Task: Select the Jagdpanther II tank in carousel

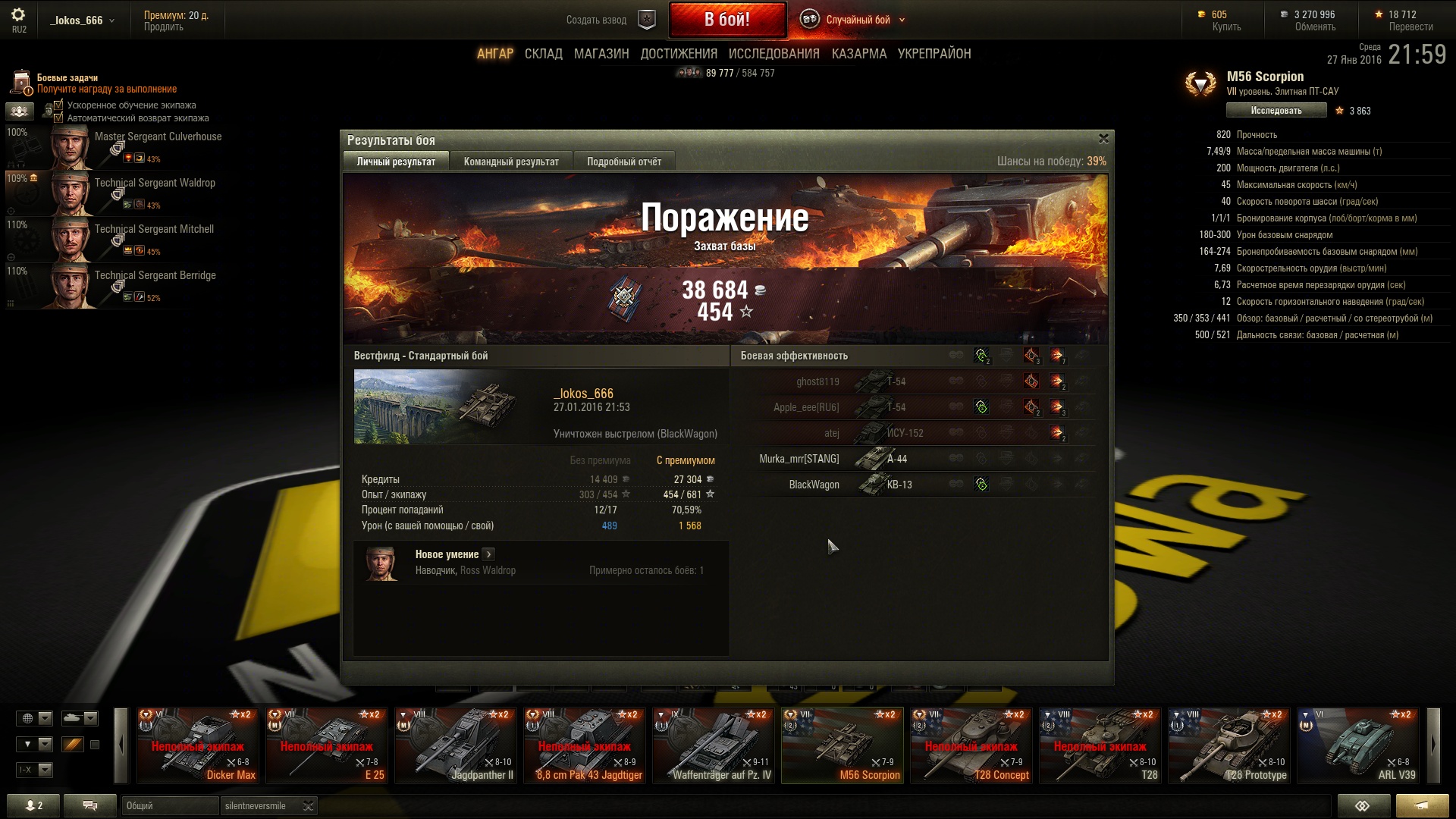Action: click(x=457, y=745)
